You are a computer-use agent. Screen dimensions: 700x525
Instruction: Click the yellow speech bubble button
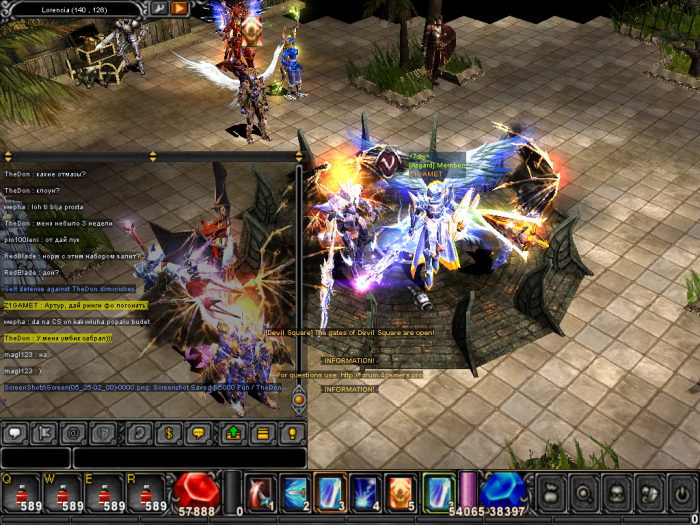197,434
